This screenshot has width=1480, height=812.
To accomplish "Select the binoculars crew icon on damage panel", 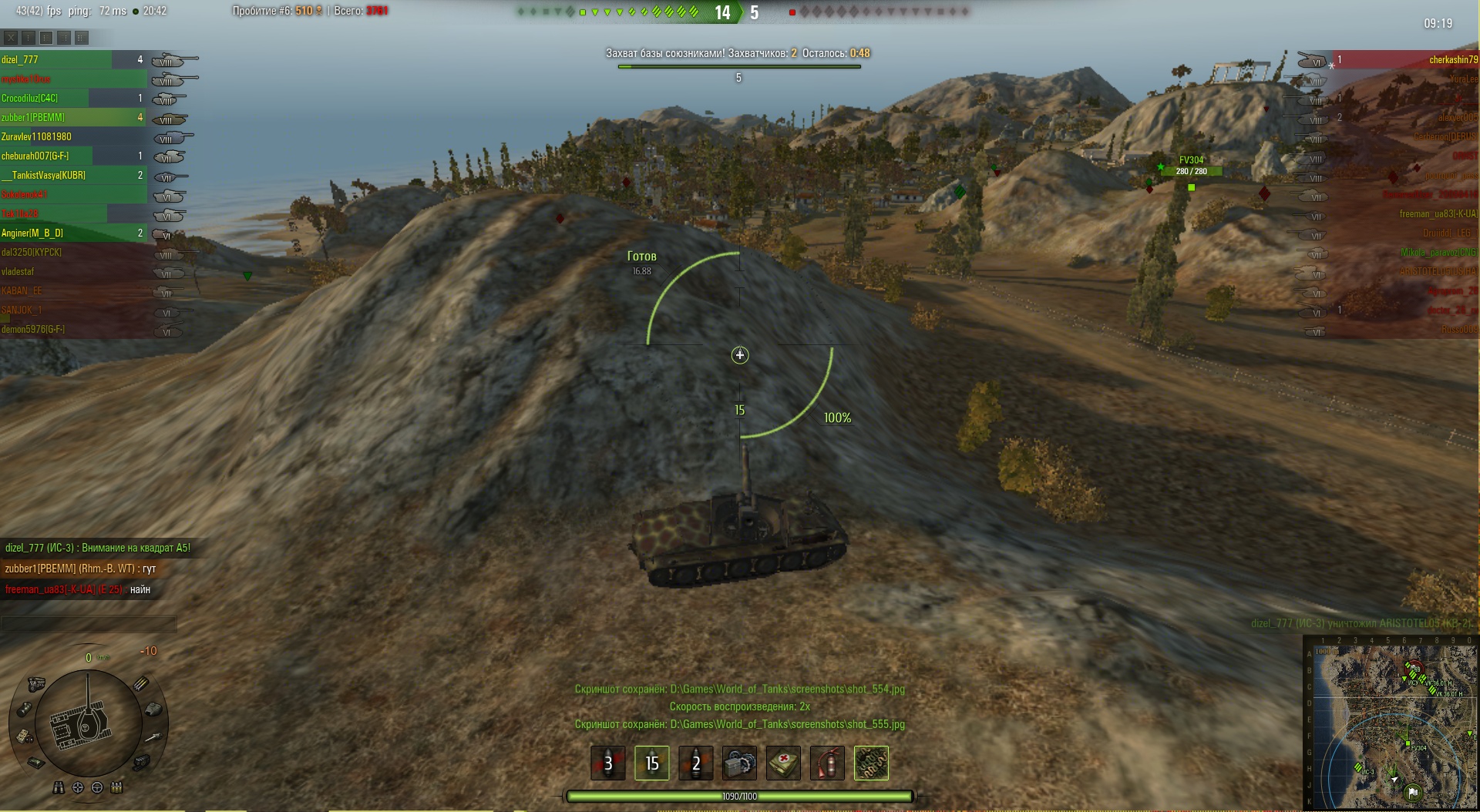I will [x=59, y=787].
